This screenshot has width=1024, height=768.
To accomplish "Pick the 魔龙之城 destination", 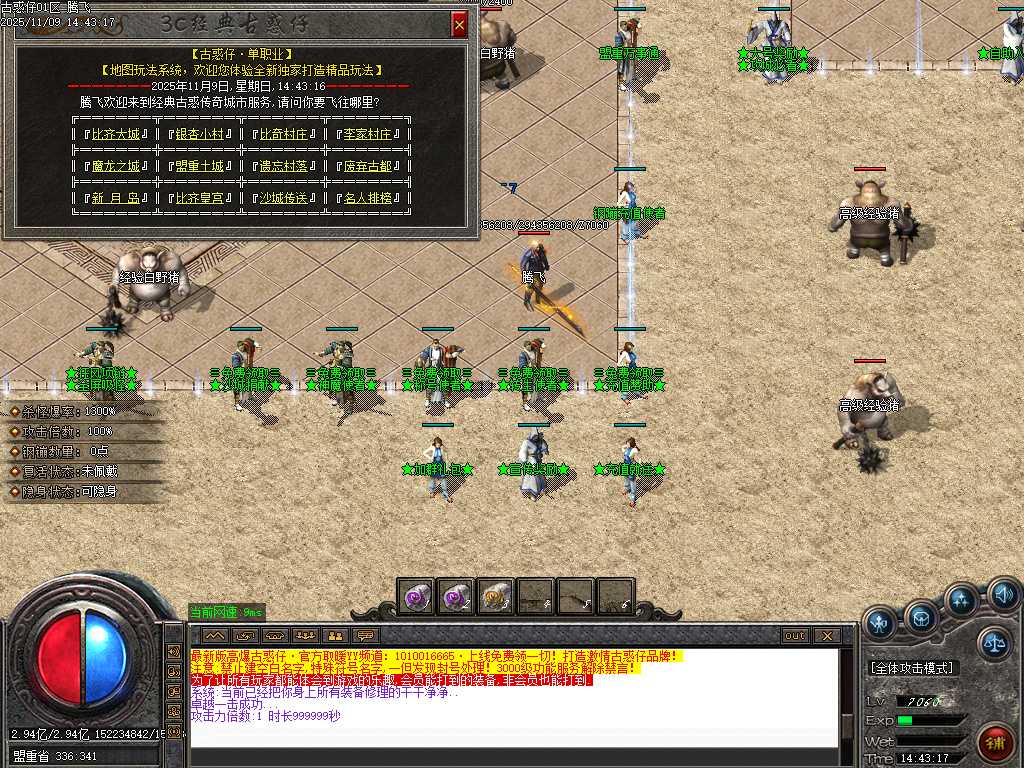I will (x=115, y=166).
